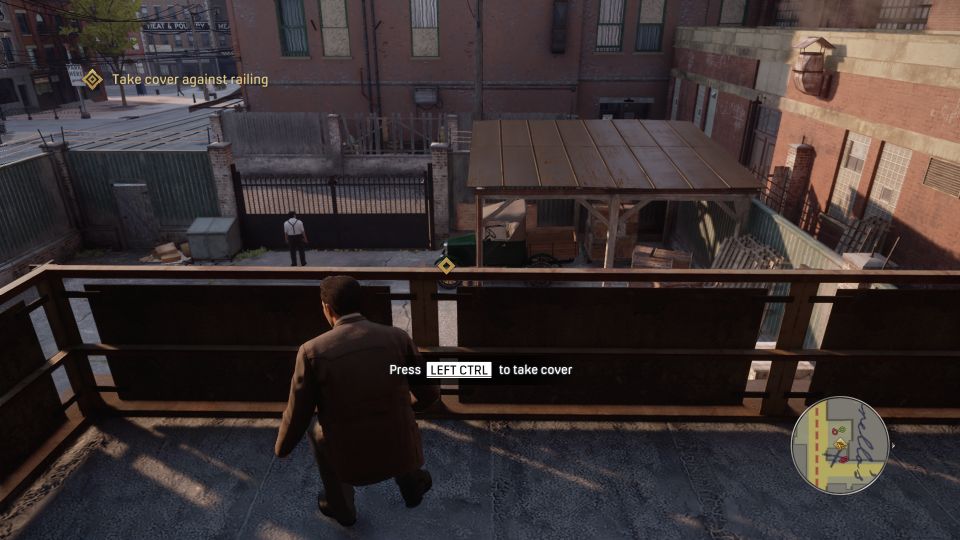Image resolution: width=960 pixels, height=540 pixels.
Task: Click the diamond objective marker on the railing
Action: click(x=446, y=265)
